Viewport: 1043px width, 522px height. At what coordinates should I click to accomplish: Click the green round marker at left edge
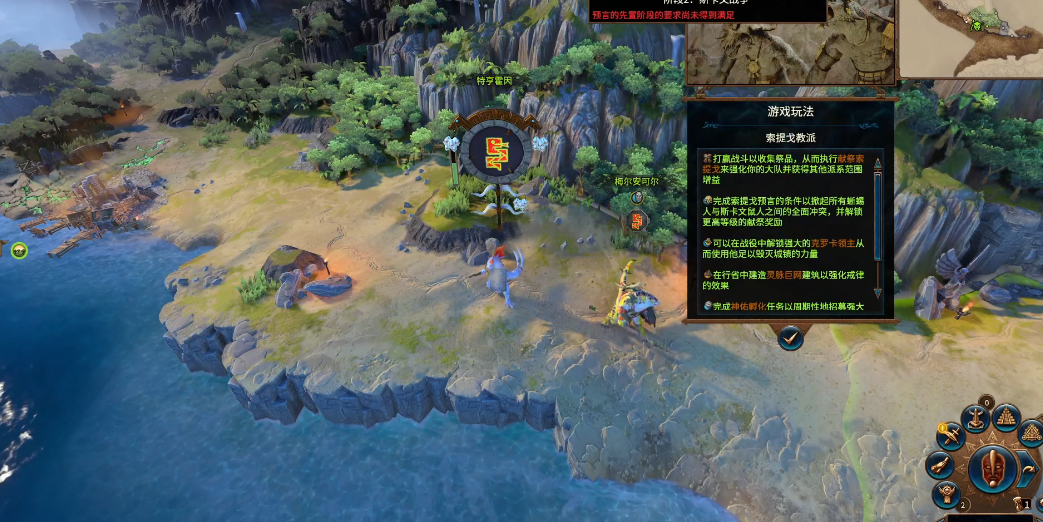click(x=18, y=250)
